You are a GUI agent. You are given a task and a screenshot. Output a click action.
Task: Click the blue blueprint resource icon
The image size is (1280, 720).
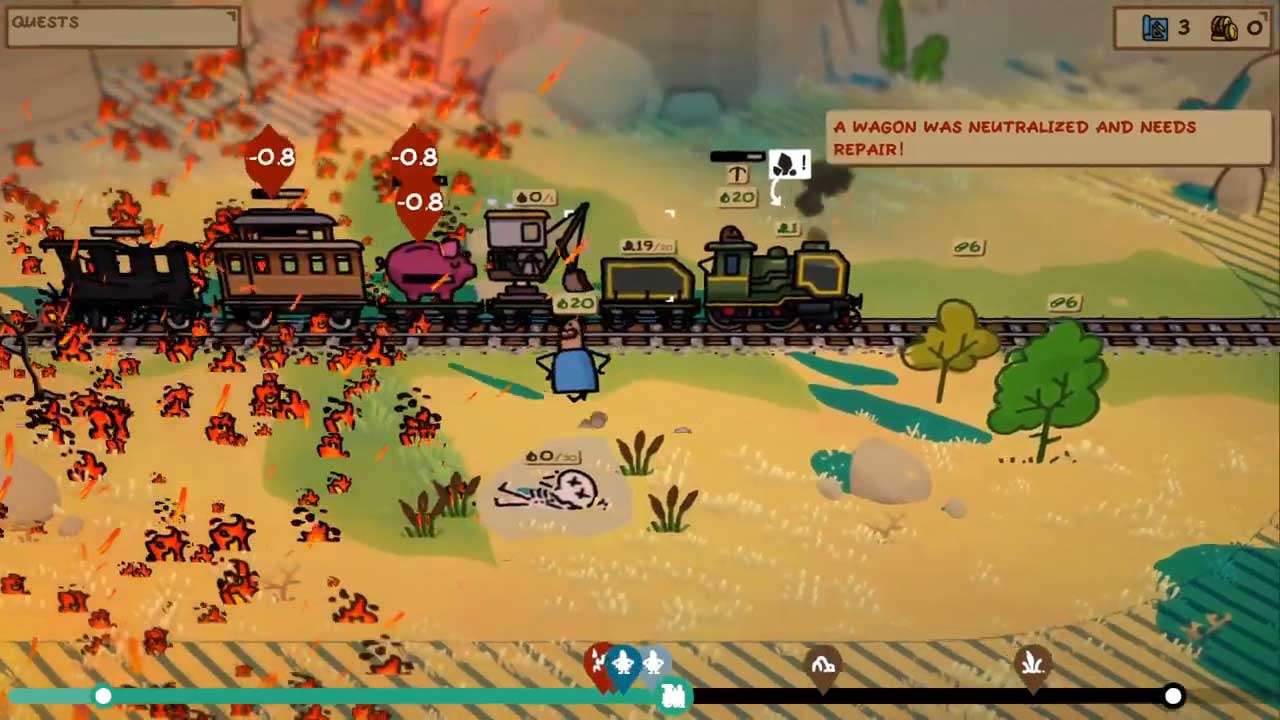click(x=1155, y=28)
